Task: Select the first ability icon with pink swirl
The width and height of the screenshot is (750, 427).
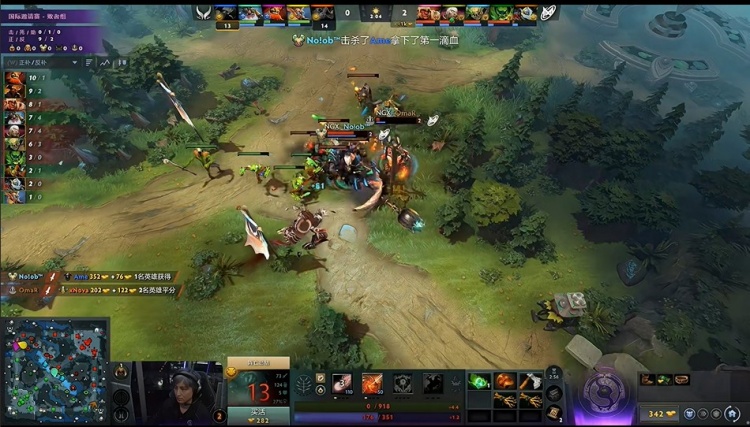Action: tap(342, 384)
